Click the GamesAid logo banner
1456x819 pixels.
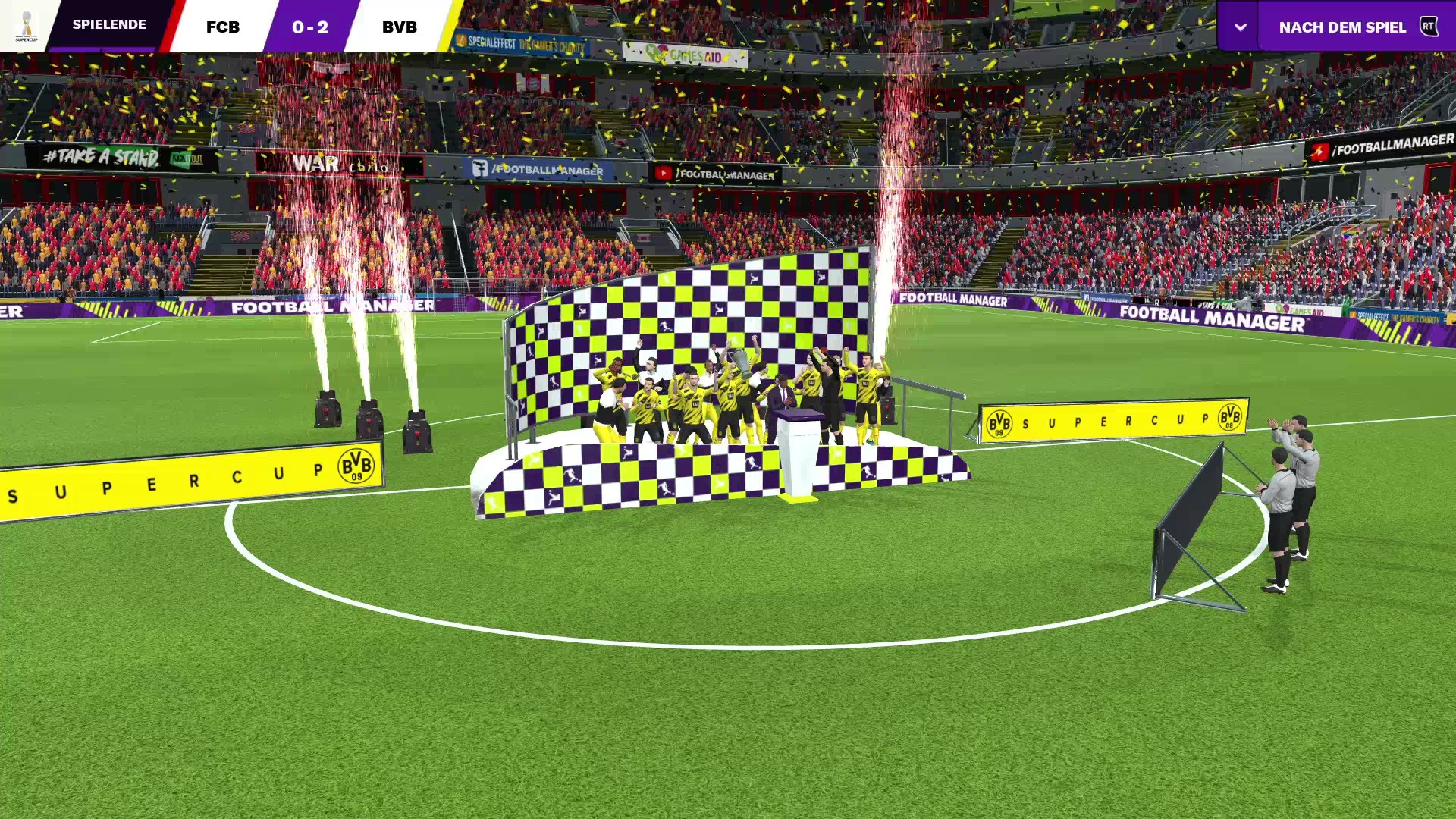pos(682,53)
